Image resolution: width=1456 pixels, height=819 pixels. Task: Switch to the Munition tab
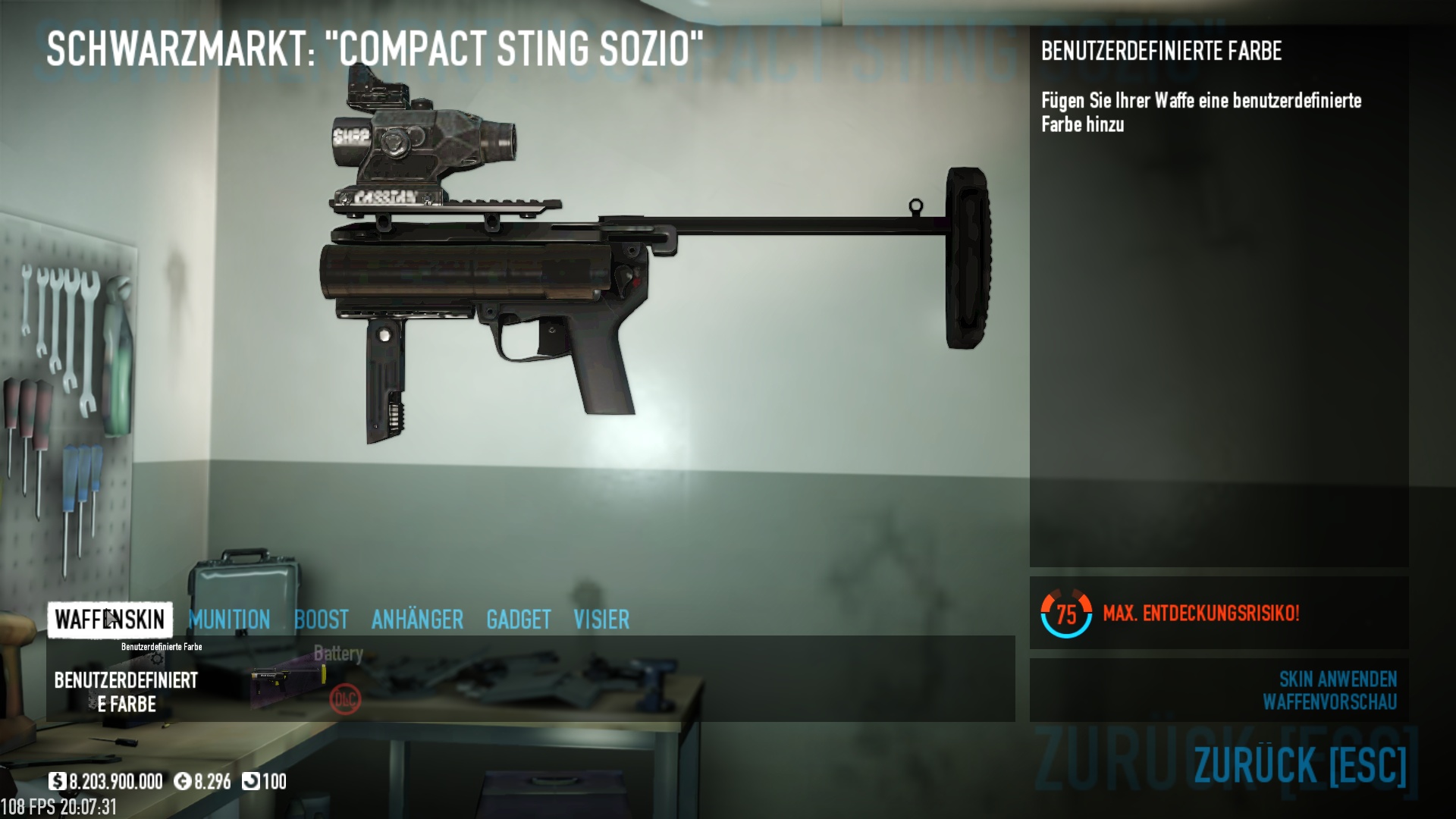pyautogui.click(x=229, y=620)
